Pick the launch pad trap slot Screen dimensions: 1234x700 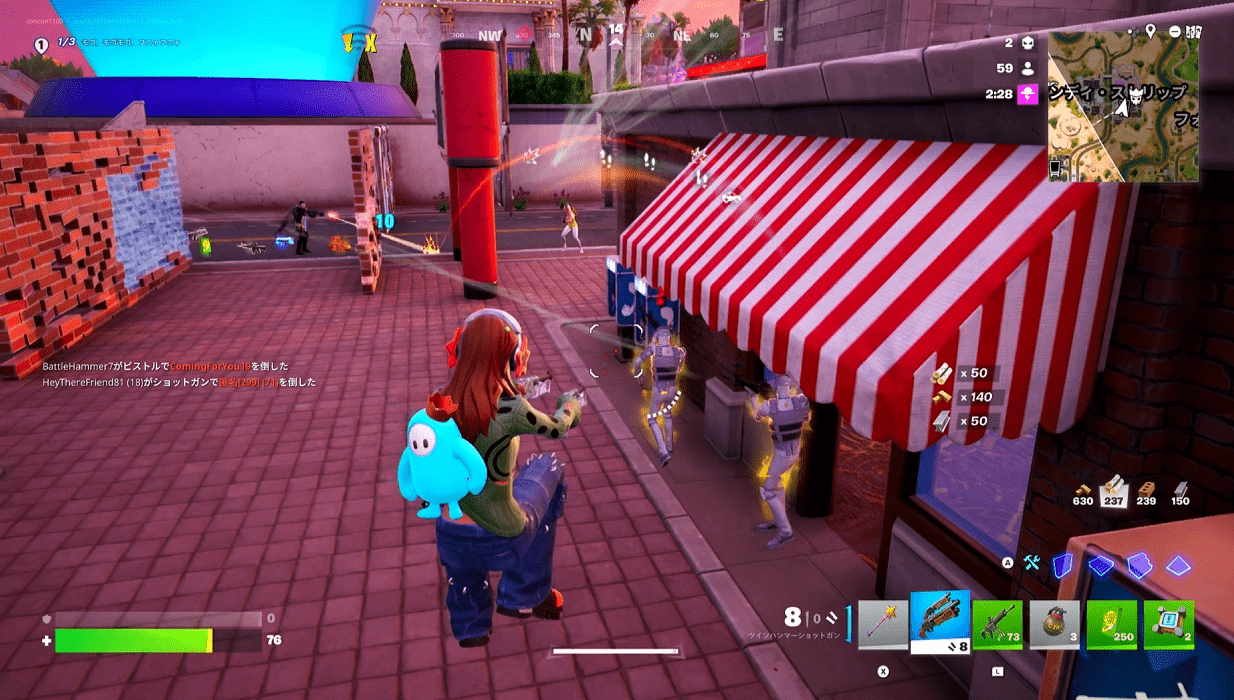[1168, 625]
